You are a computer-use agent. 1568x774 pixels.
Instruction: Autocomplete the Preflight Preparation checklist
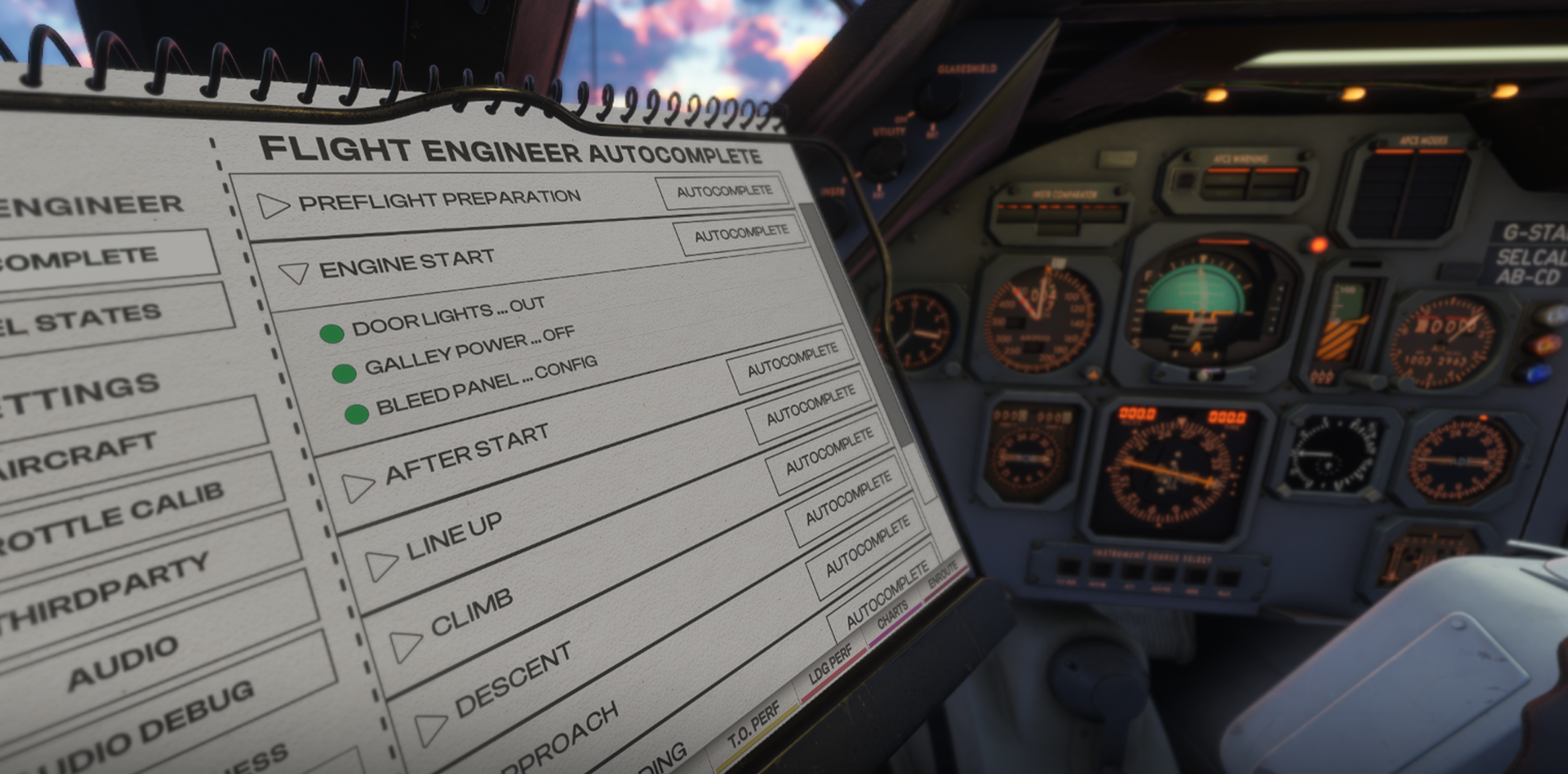click(724, 192)
